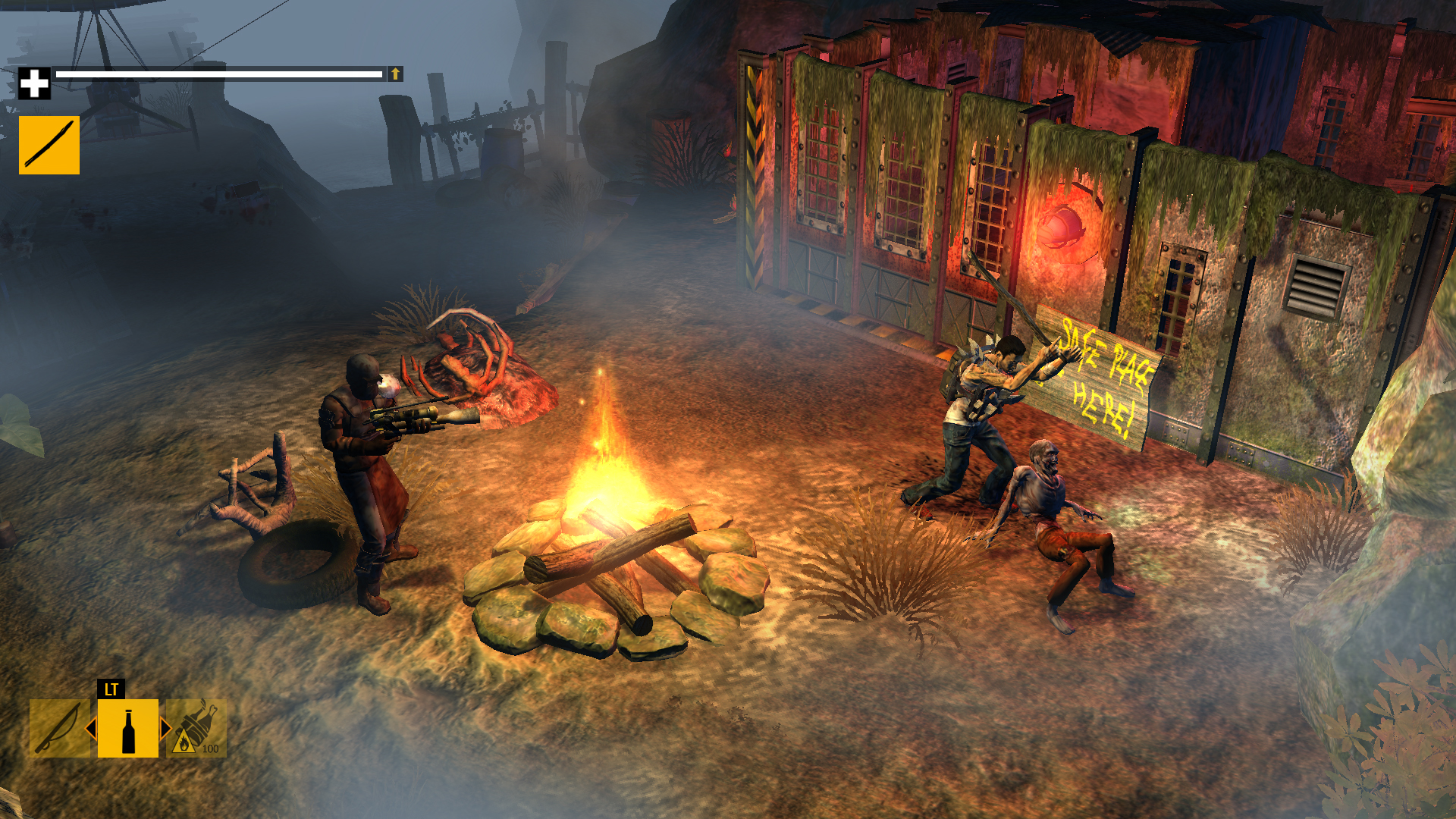This screenshot has width=1456, height=819.
Task: Open the experience bar upgrade chevron
Action: coord(395,75)
